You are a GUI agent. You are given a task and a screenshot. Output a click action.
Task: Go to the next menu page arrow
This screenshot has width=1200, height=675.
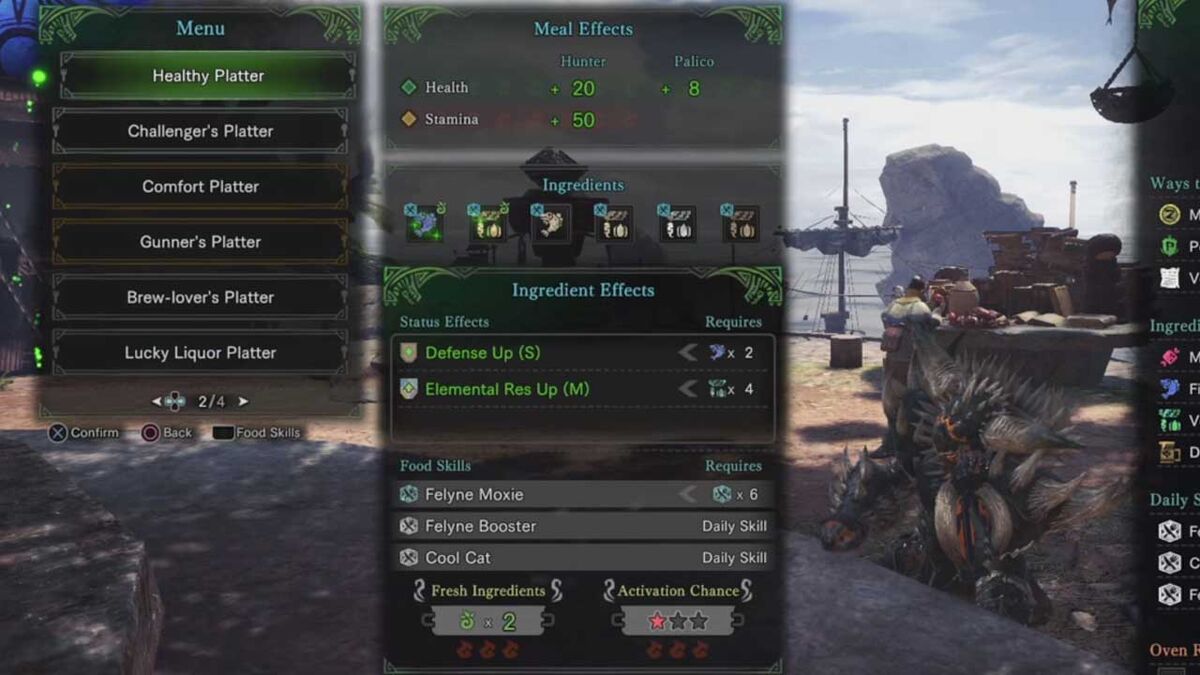point(243,402)
